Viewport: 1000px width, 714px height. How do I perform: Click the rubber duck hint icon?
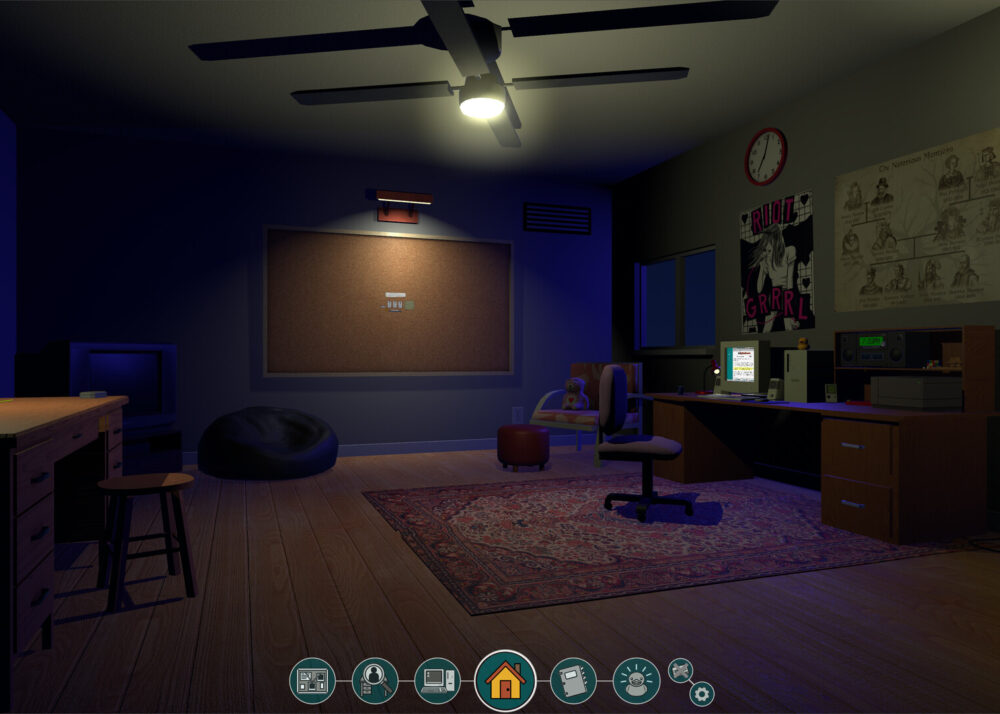tap(636, 680)
